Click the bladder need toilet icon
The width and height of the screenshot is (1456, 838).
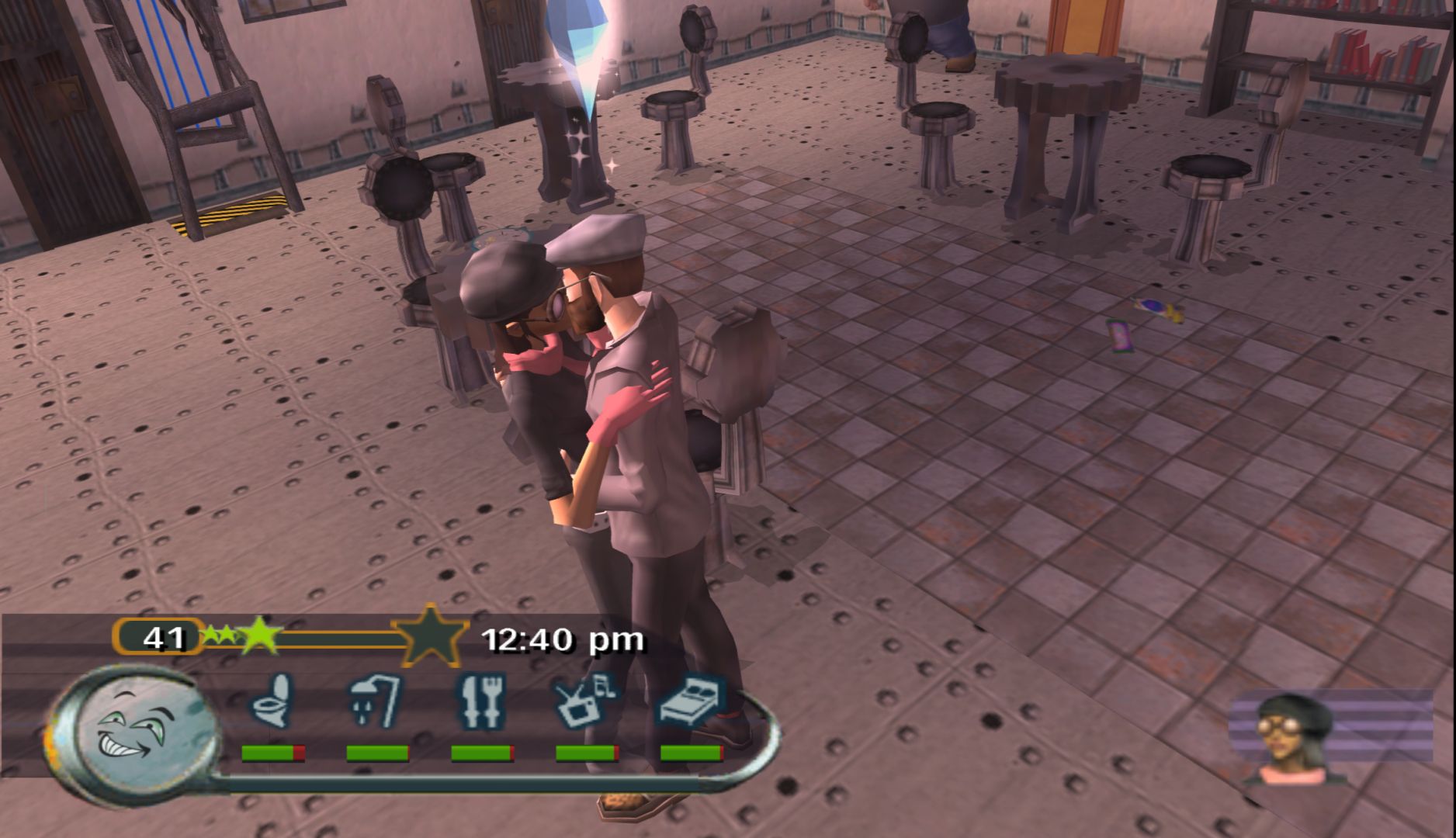272,701
